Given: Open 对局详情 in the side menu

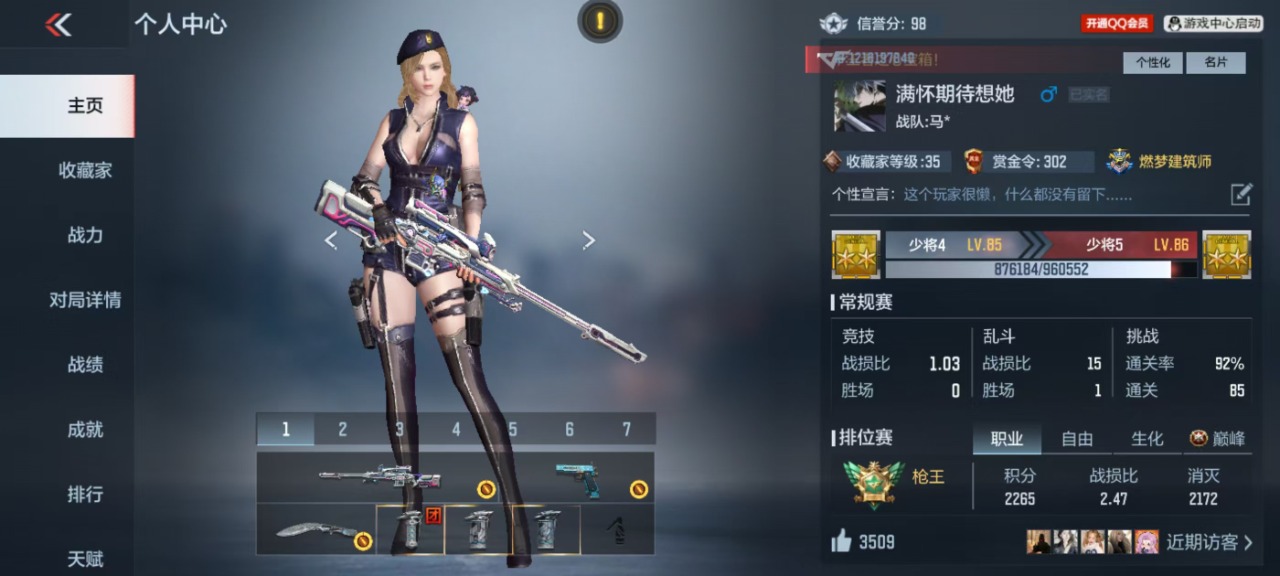Looking at the screenshot, I should pos(85,300).
